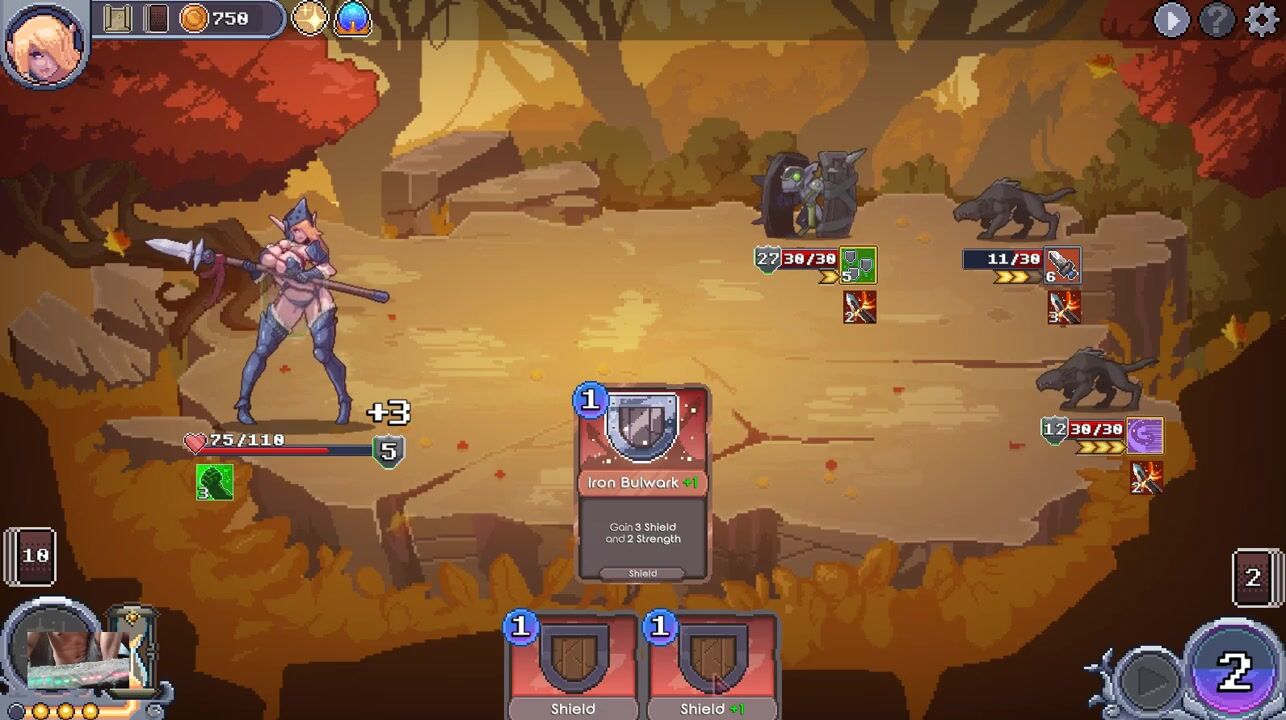End the turn with the arrow button
The height and width of the screenshot is (720, 1286).
pyautogui.click(x=1148, y=679)
